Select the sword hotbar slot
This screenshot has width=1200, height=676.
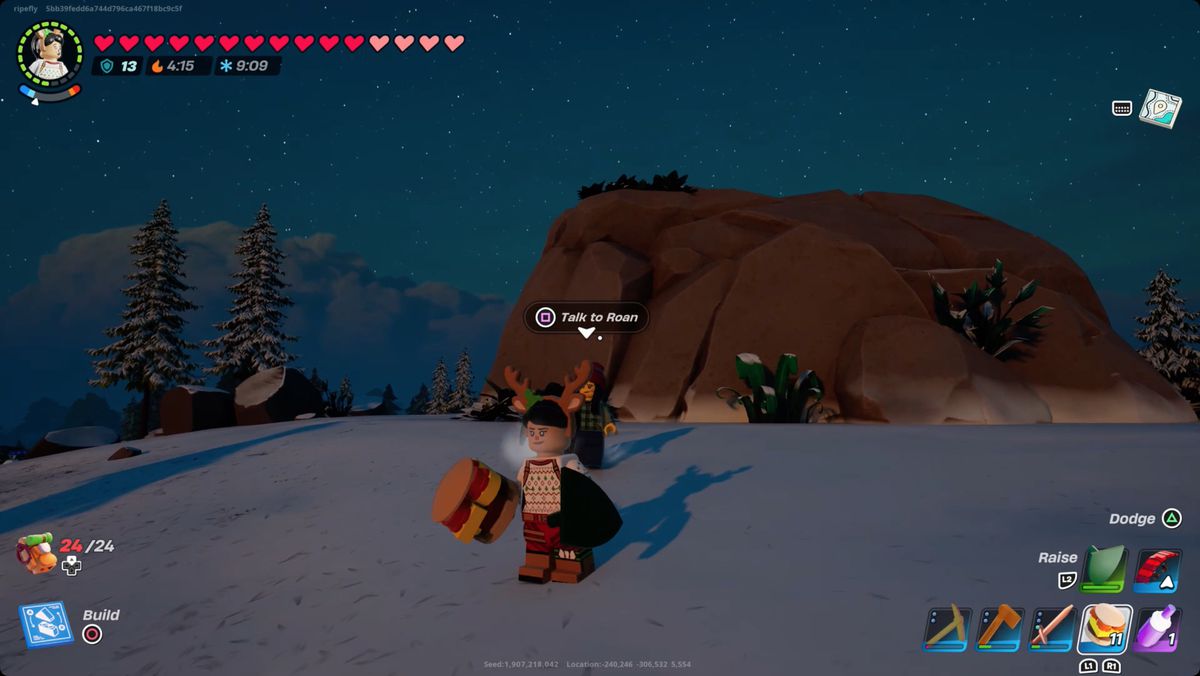click(1052, 629)
